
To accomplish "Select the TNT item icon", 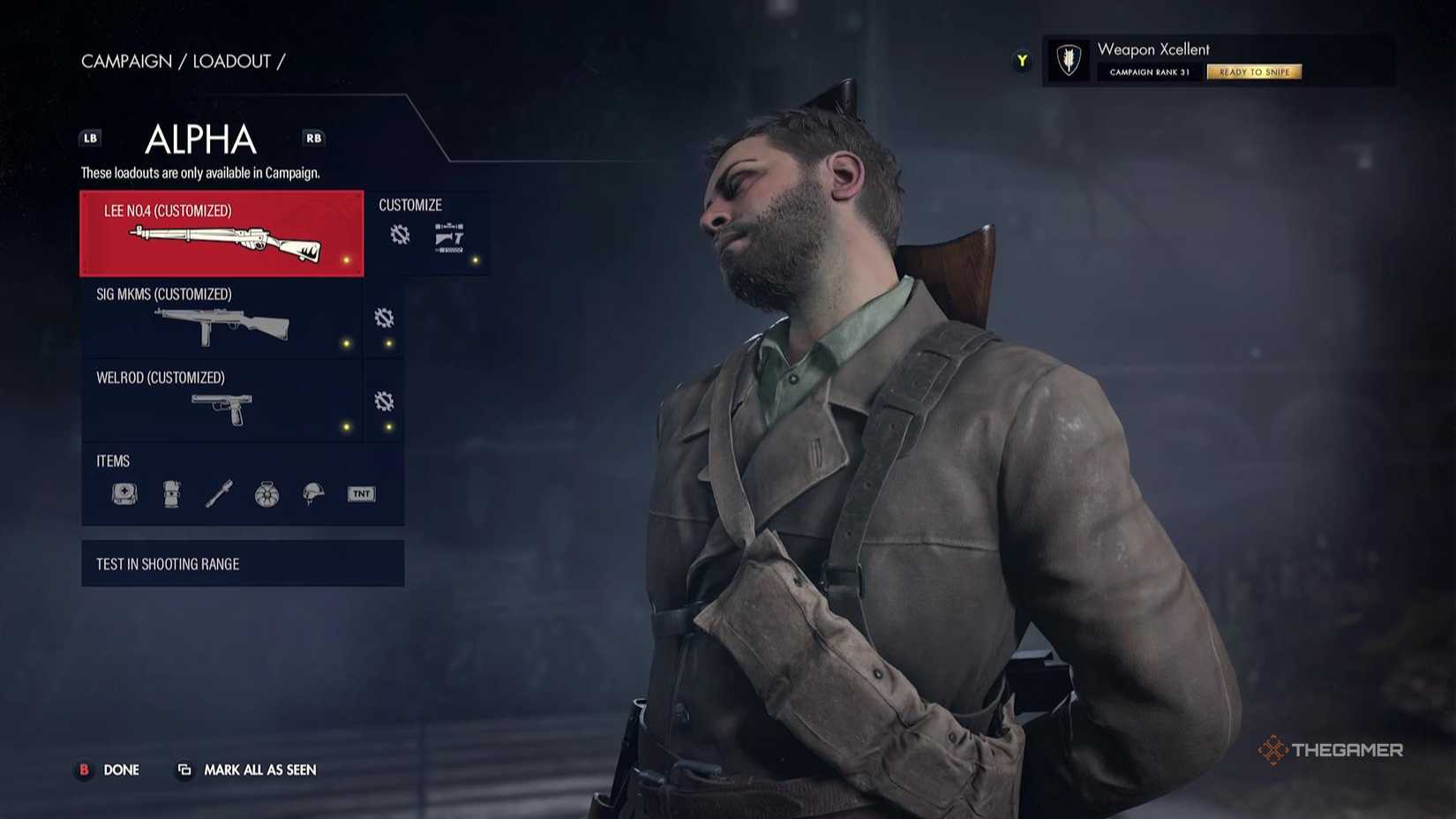I will tap(360, 493).
